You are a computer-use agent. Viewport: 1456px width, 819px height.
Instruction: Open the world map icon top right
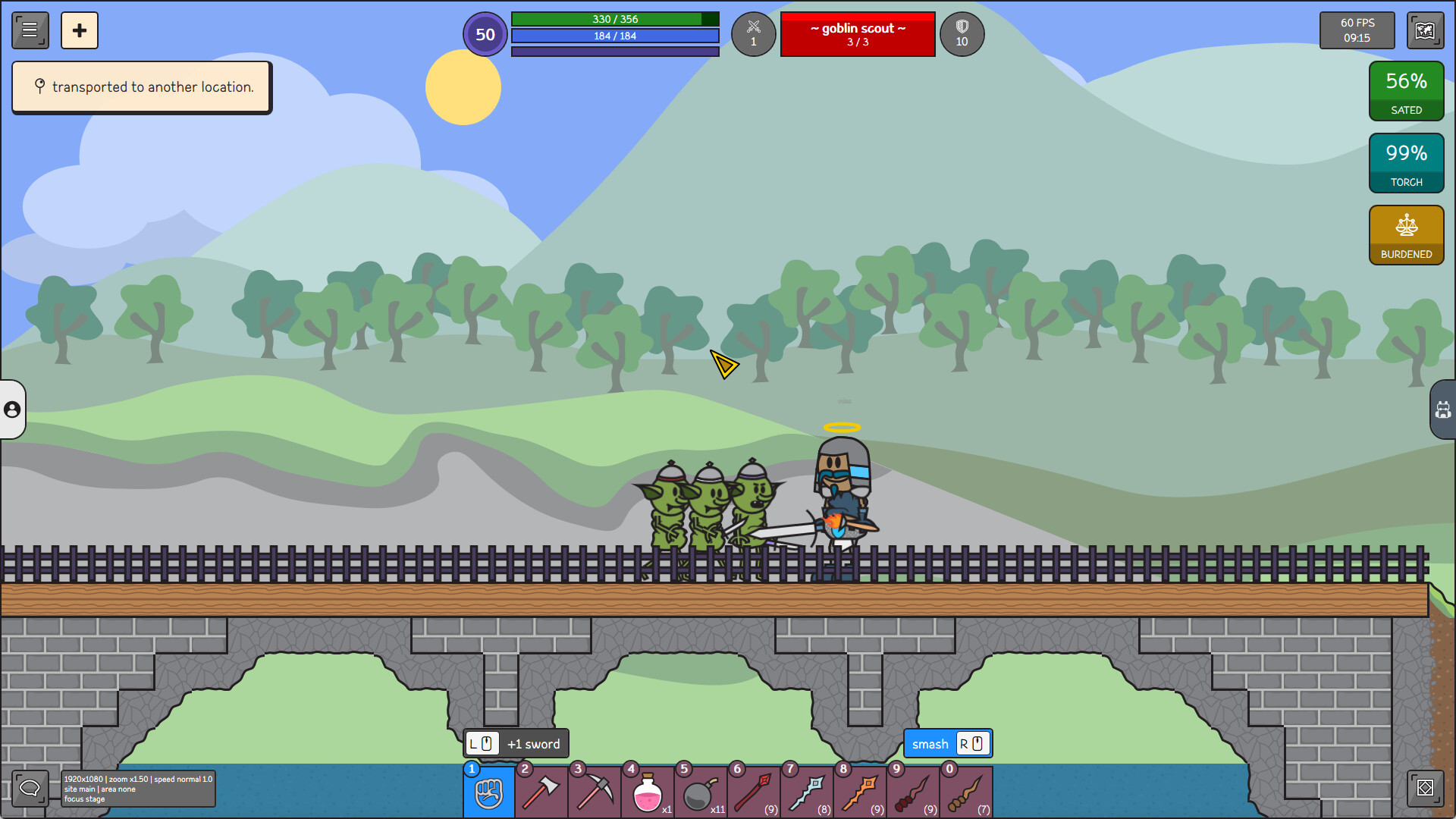(x=1424, y=30)
